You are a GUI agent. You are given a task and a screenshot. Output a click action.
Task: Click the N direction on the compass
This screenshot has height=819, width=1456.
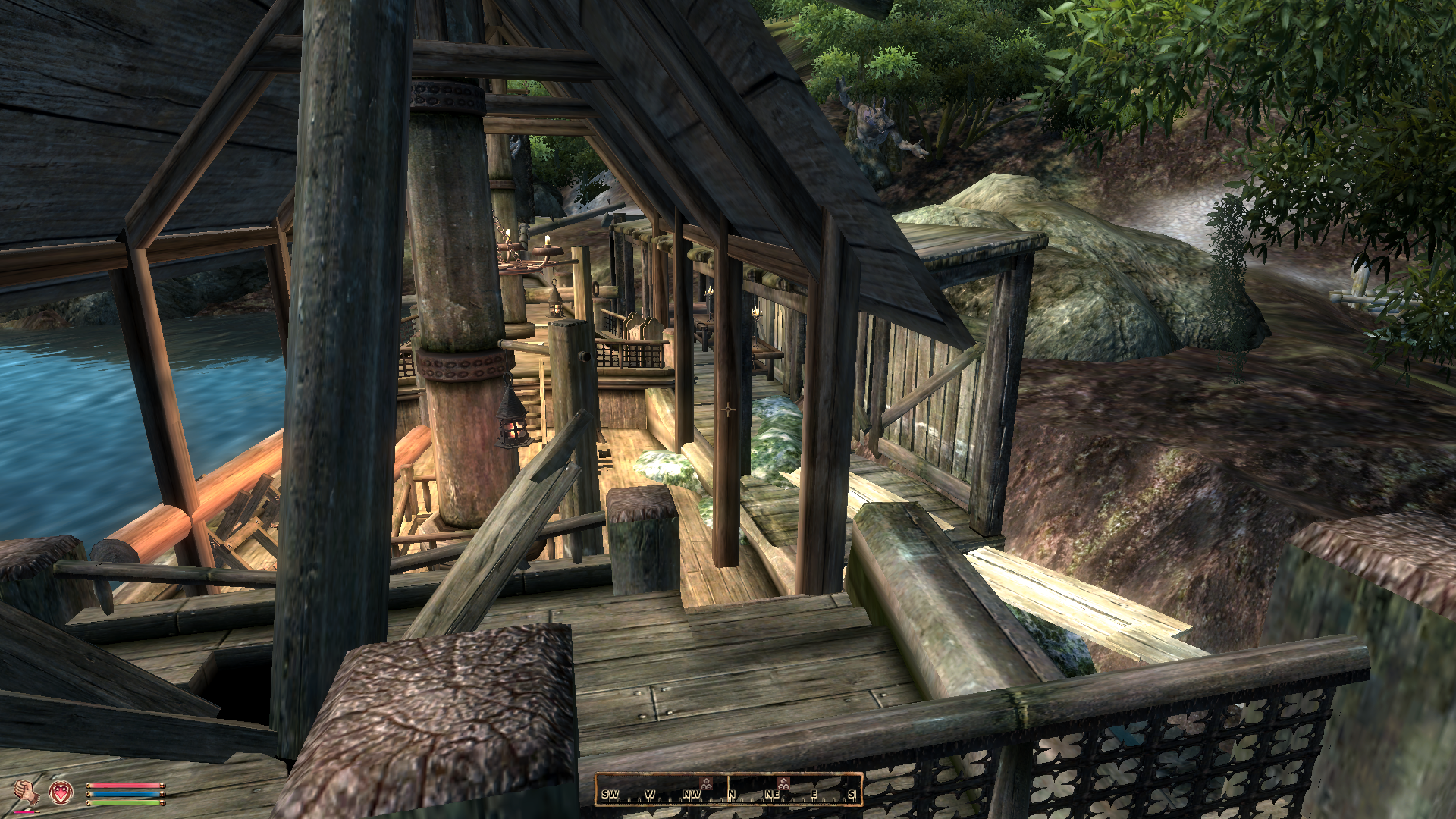point(732,795)
